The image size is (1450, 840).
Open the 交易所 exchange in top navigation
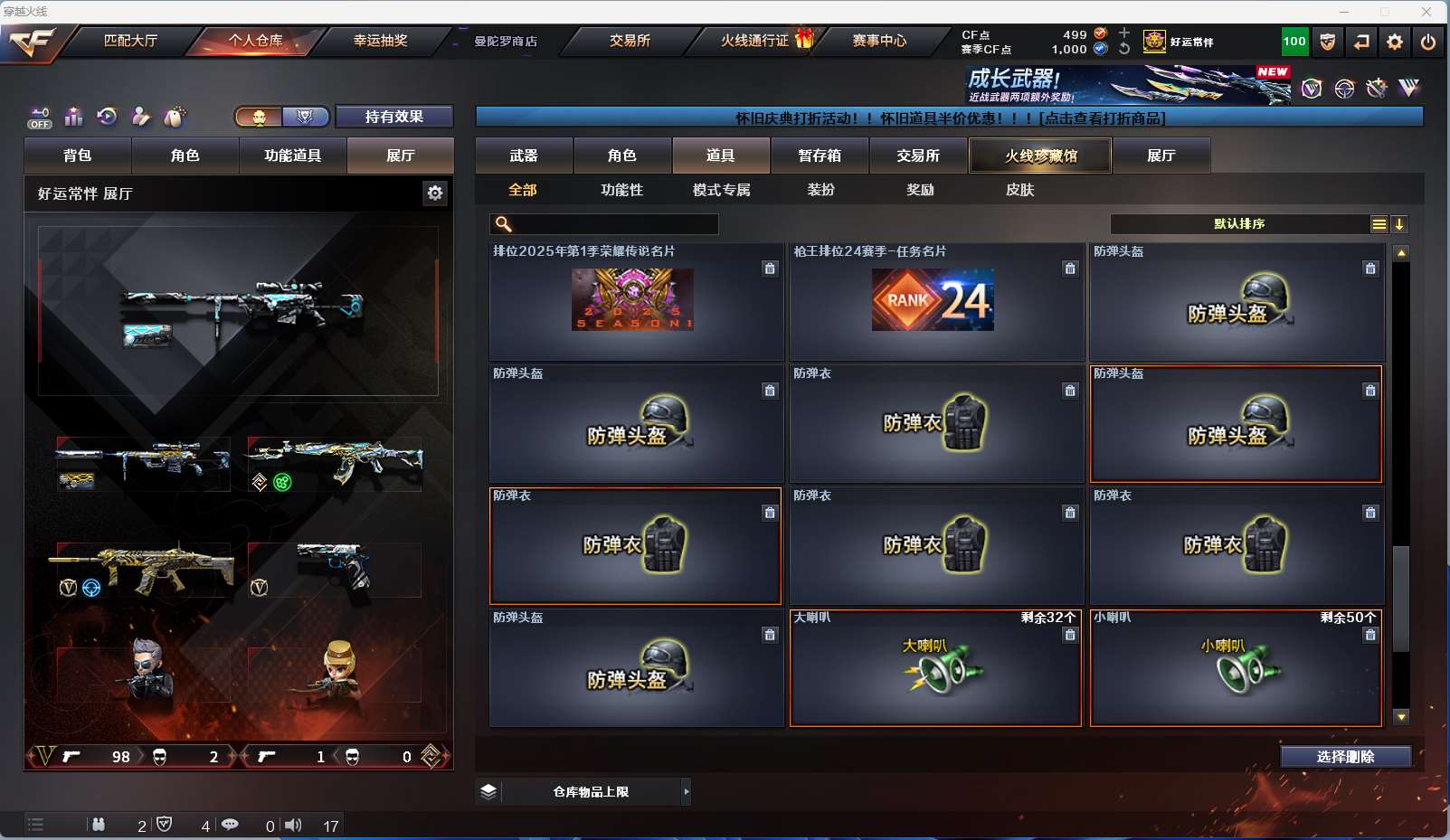tap(630, 41)
